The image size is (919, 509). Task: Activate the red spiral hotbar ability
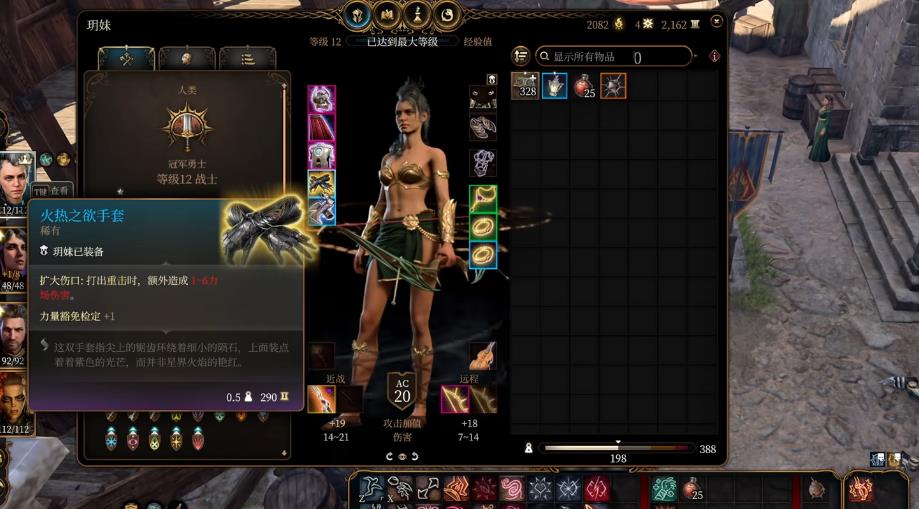coord(512,488)
